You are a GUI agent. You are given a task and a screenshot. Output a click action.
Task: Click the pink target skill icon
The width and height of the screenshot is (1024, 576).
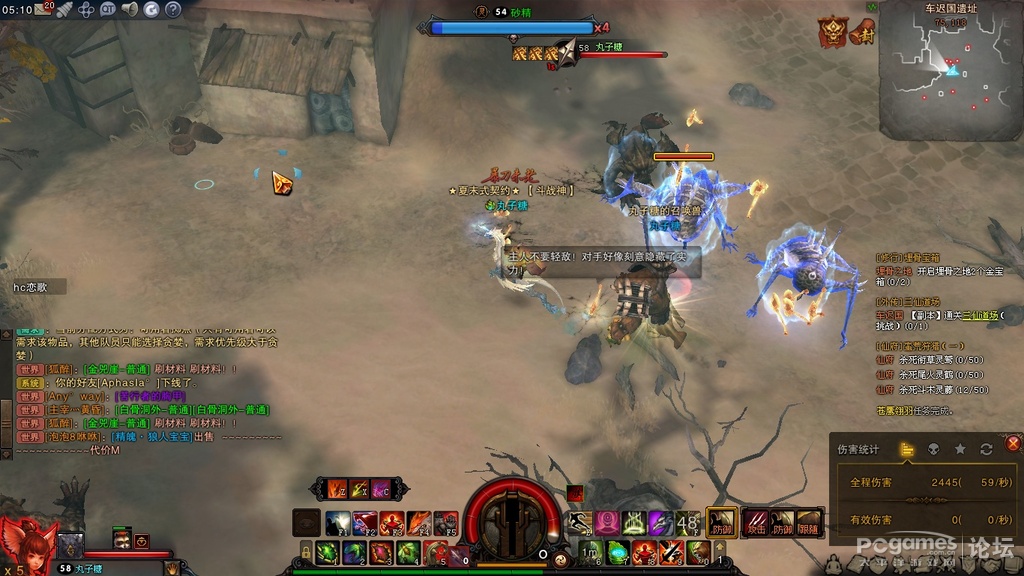(607, 522)
